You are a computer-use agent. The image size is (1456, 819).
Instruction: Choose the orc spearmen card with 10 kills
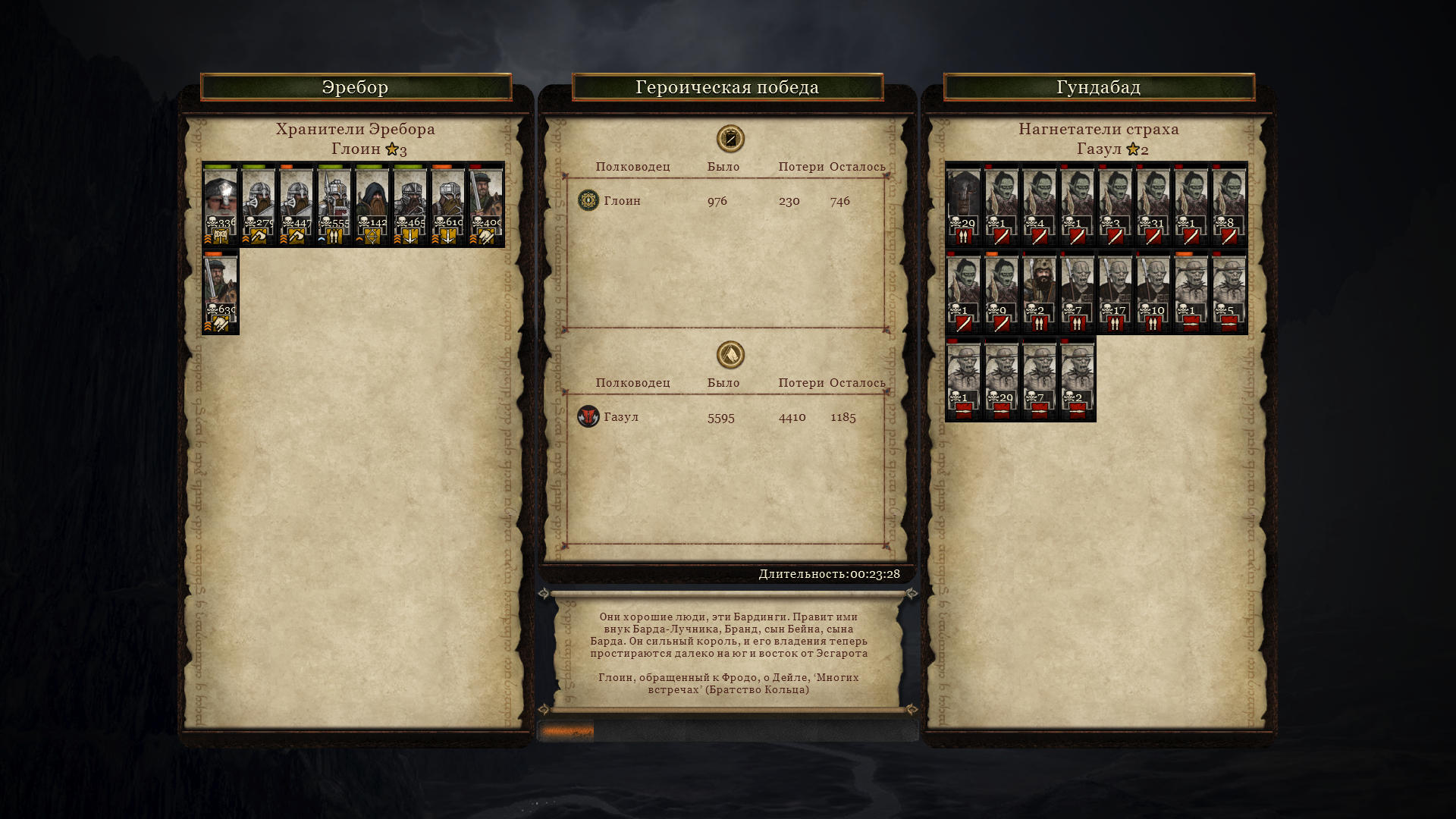tap(1153, 292)
